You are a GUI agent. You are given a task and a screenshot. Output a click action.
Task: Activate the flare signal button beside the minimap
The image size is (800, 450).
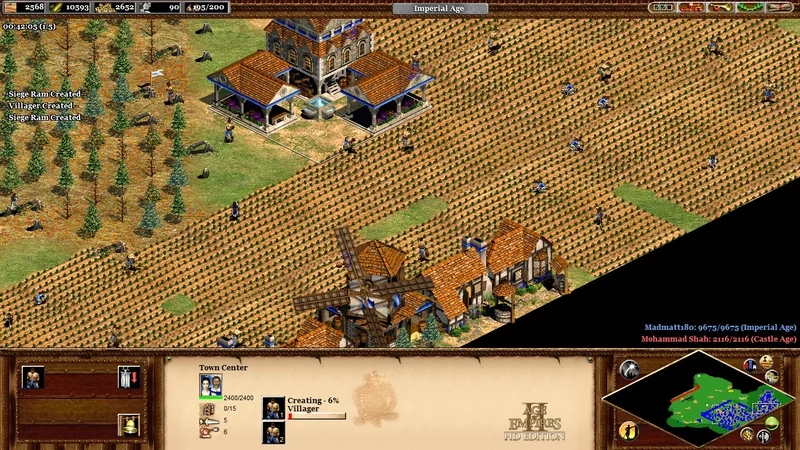pos(629,370)
